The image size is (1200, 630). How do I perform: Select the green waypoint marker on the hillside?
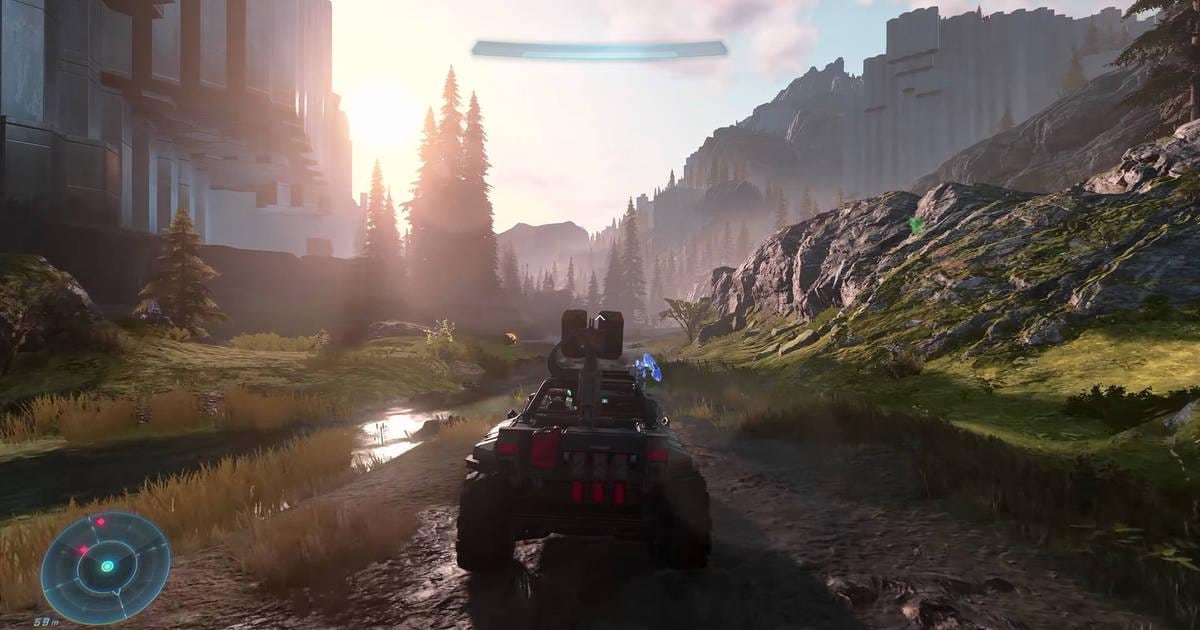click(x=916, y=225)
